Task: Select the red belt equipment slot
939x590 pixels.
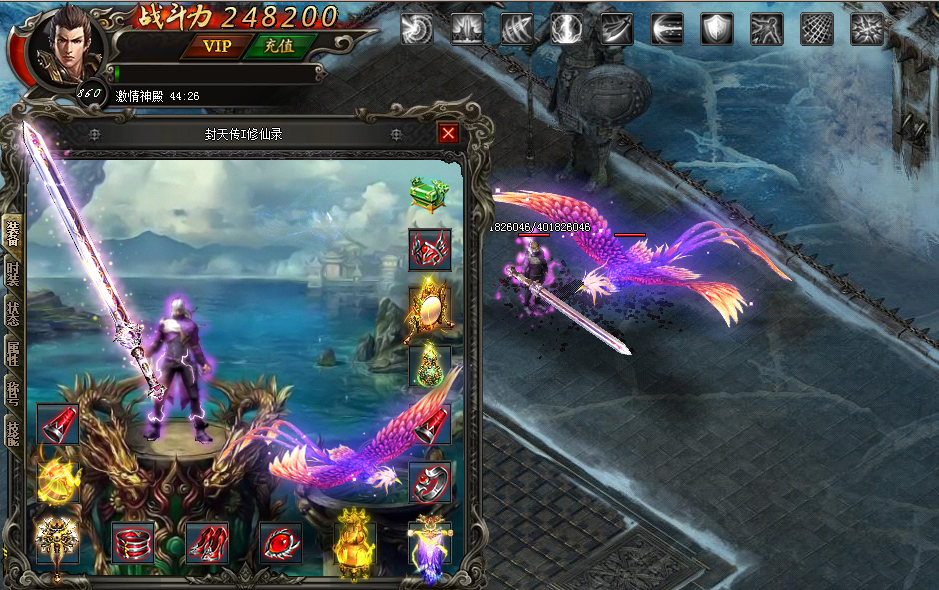Action: pyautogui.click(x=133, y=543)
